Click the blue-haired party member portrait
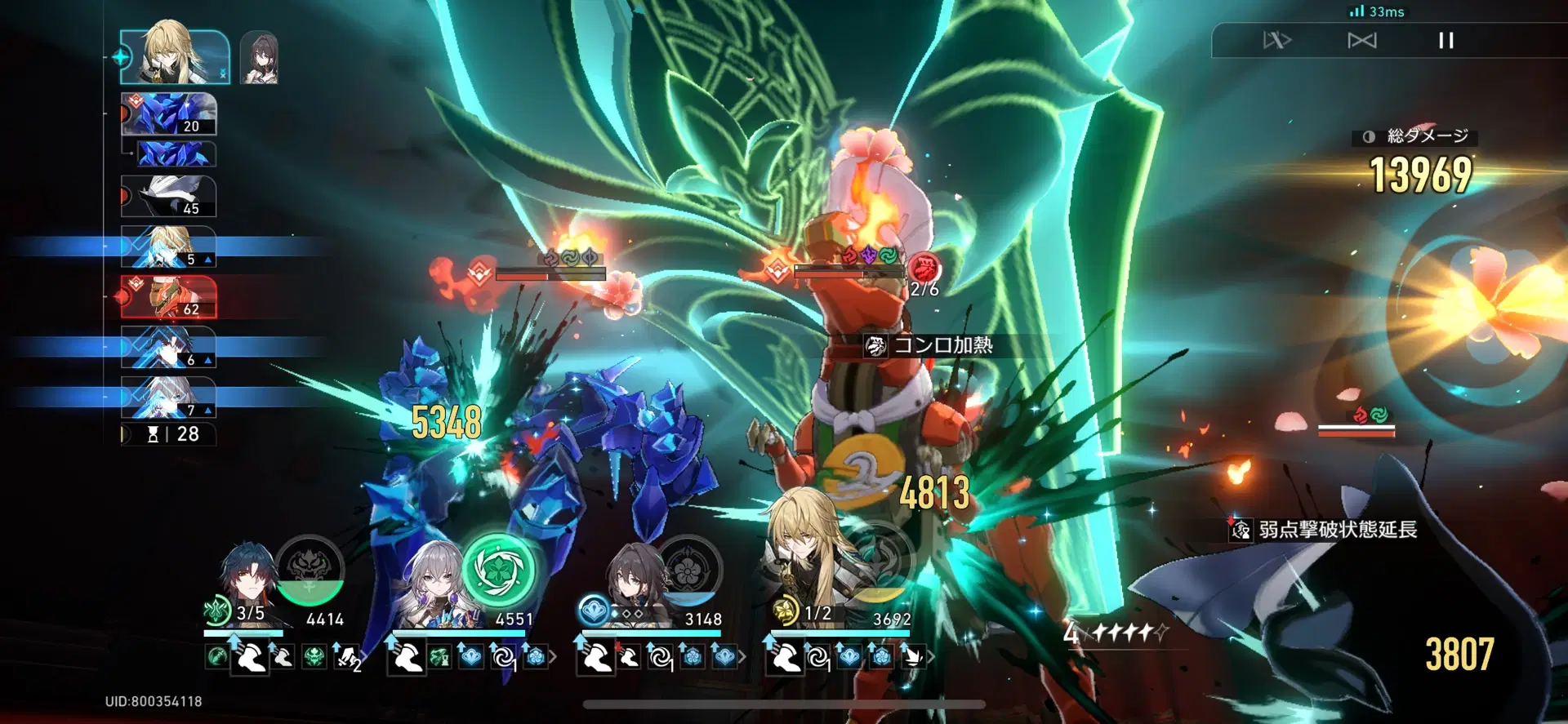 coord(247,584)
